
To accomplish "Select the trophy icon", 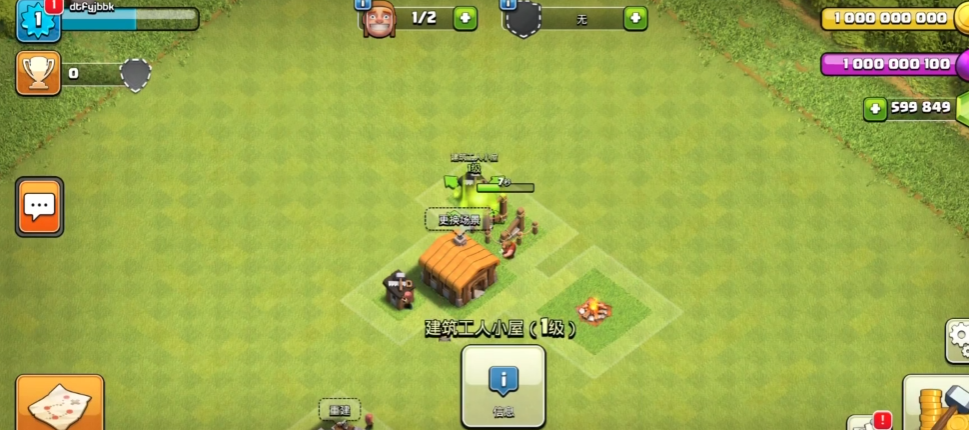I will (x=37, y=73).
